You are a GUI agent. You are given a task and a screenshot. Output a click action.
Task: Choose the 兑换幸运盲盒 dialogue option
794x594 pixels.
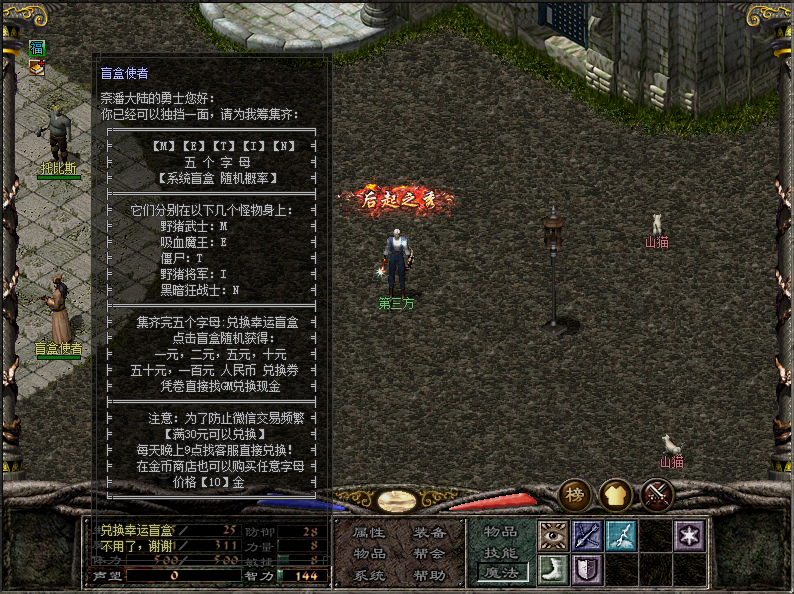click(137, 530)
